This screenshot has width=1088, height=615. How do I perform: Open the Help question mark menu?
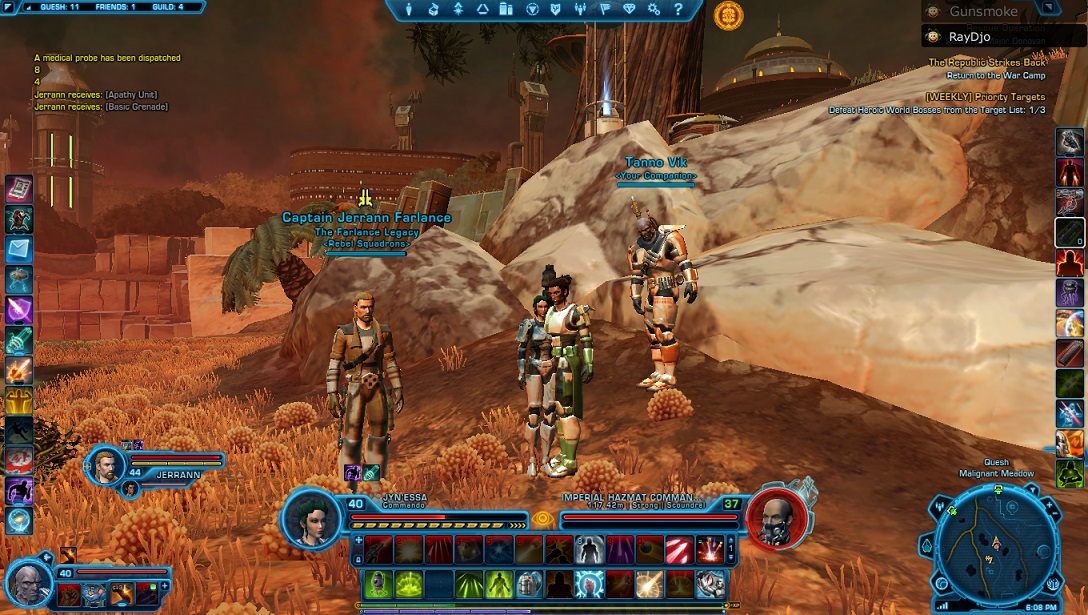[x=678, y=9]
